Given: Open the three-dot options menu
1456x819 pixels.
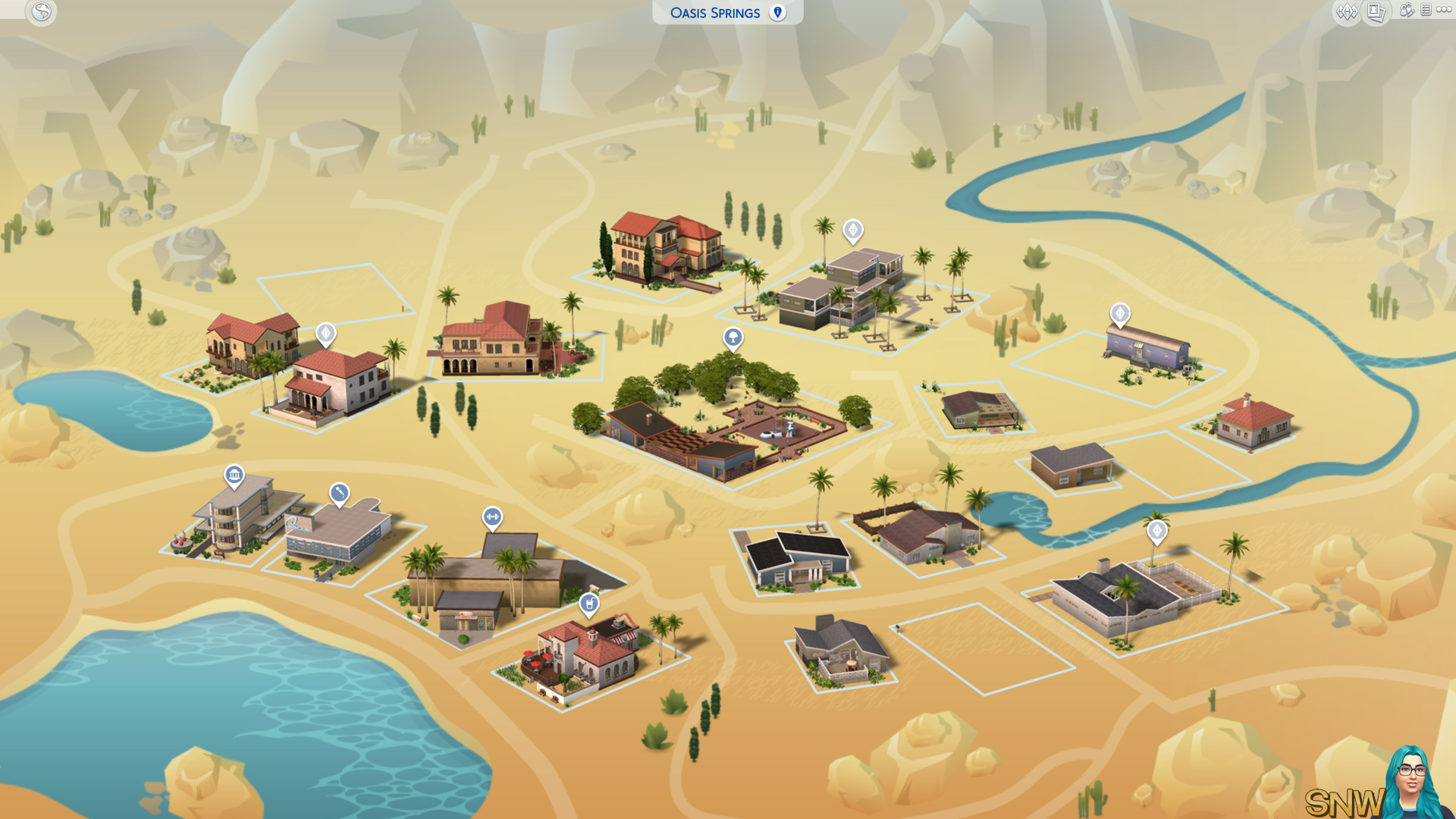Looking at the screenshot, I should (x=1443, y=11).
